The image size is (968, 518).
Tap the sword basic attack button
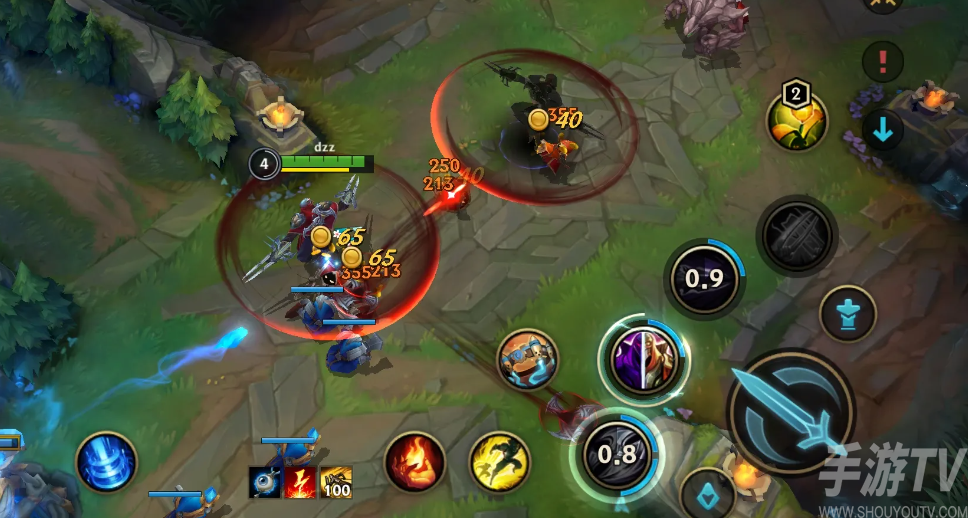click(x=790, y=410)
